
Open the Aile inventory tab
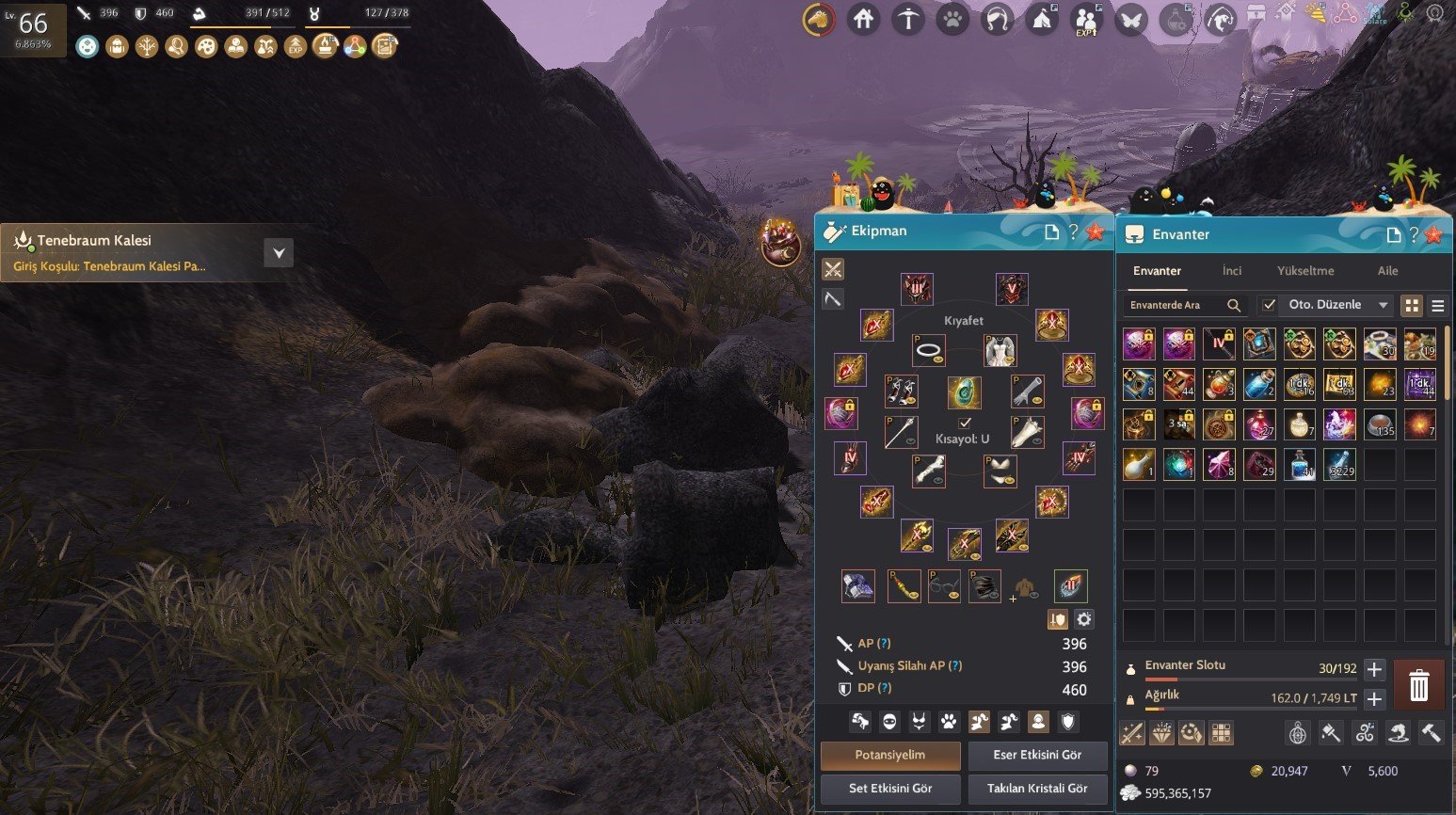(1387, 271)
